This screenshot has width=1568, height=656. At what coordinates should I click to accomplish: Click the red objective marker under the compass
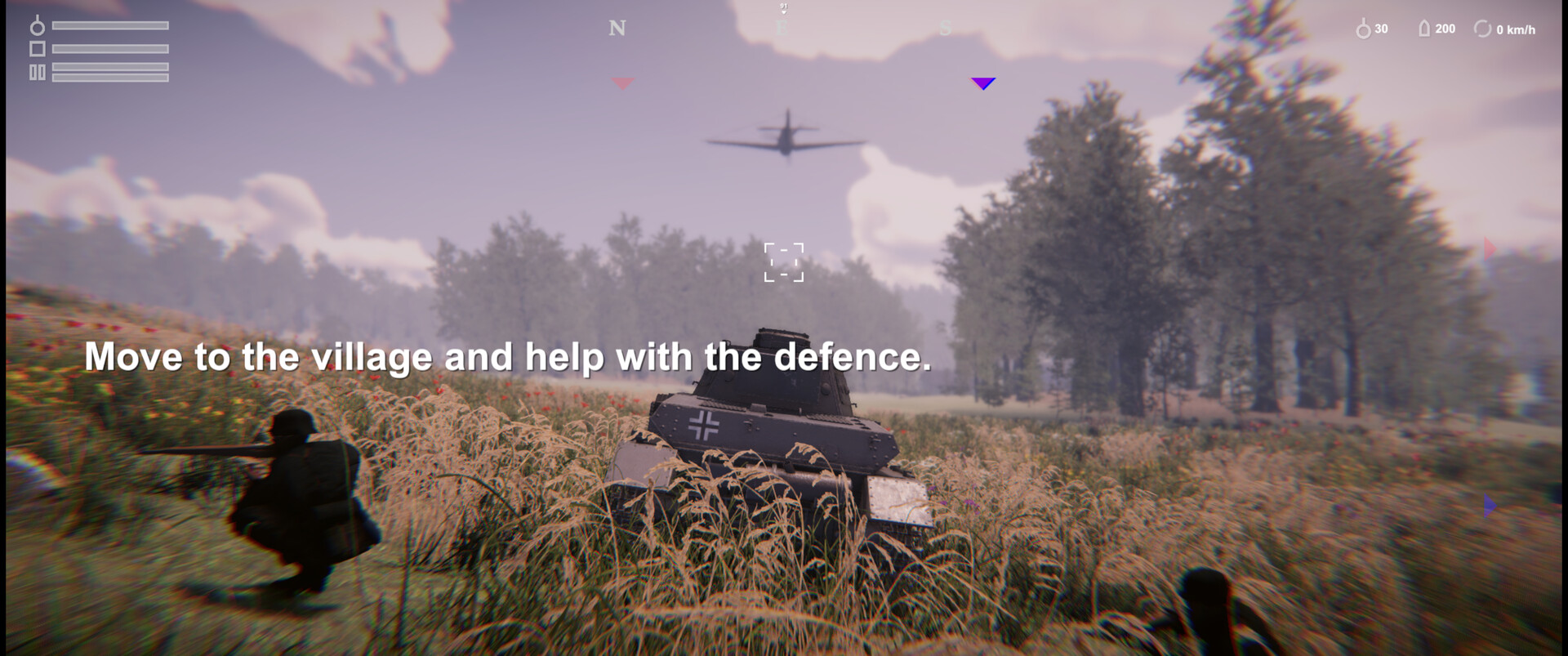[x=622, y=83]
